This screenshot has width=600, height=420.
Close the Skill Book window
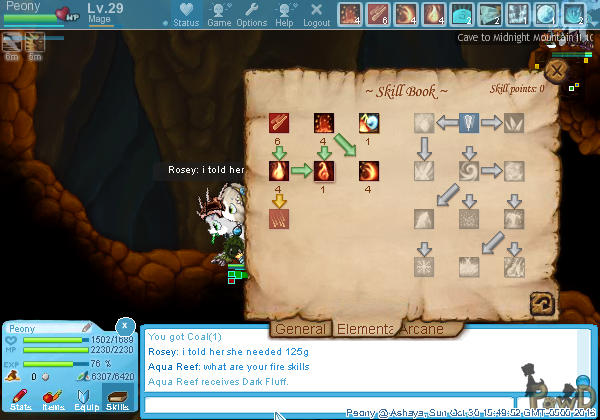[x=555, y=71]
